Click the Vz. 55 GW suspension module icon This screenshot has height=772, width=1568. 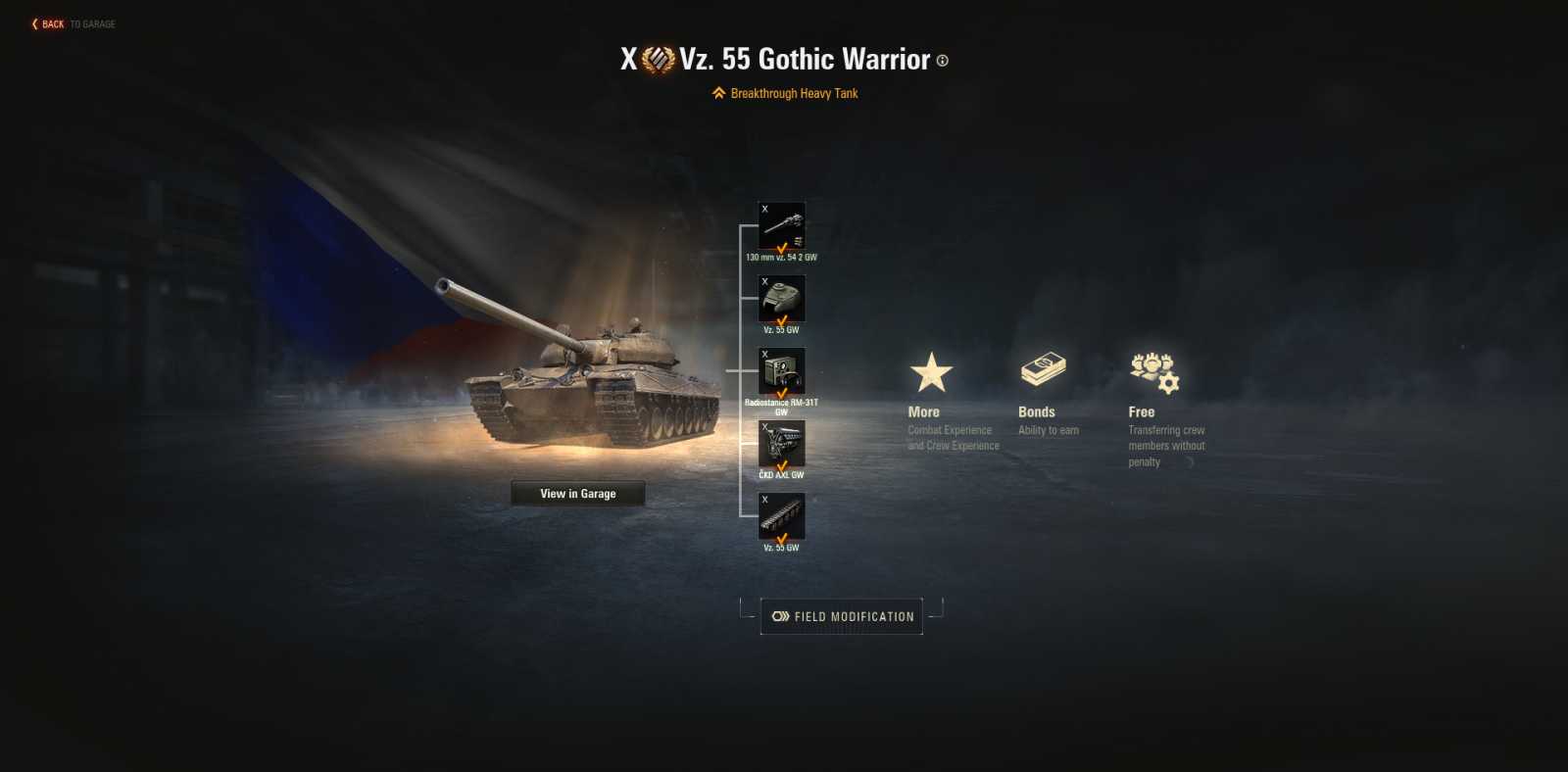[781, 516]
